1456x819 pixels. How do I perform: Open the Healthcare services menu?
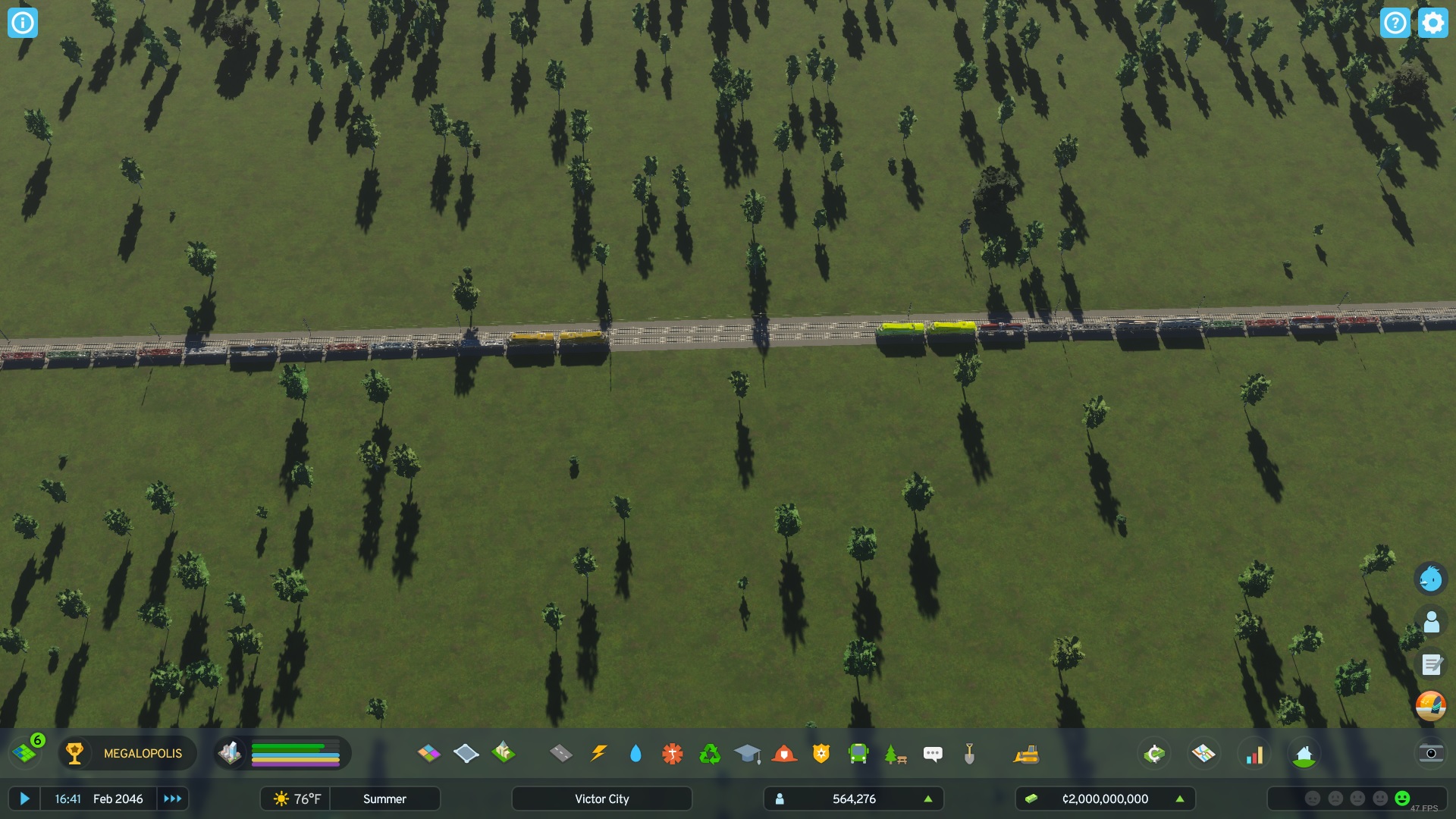[x=672, y=753]
